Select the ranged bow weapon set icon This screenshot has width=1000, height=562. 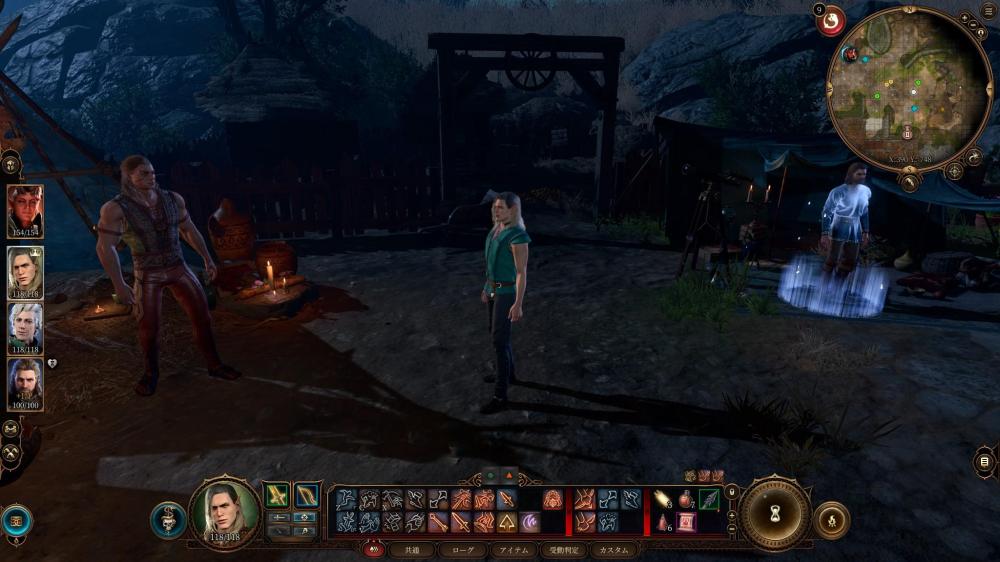click(x=307, y=494)
